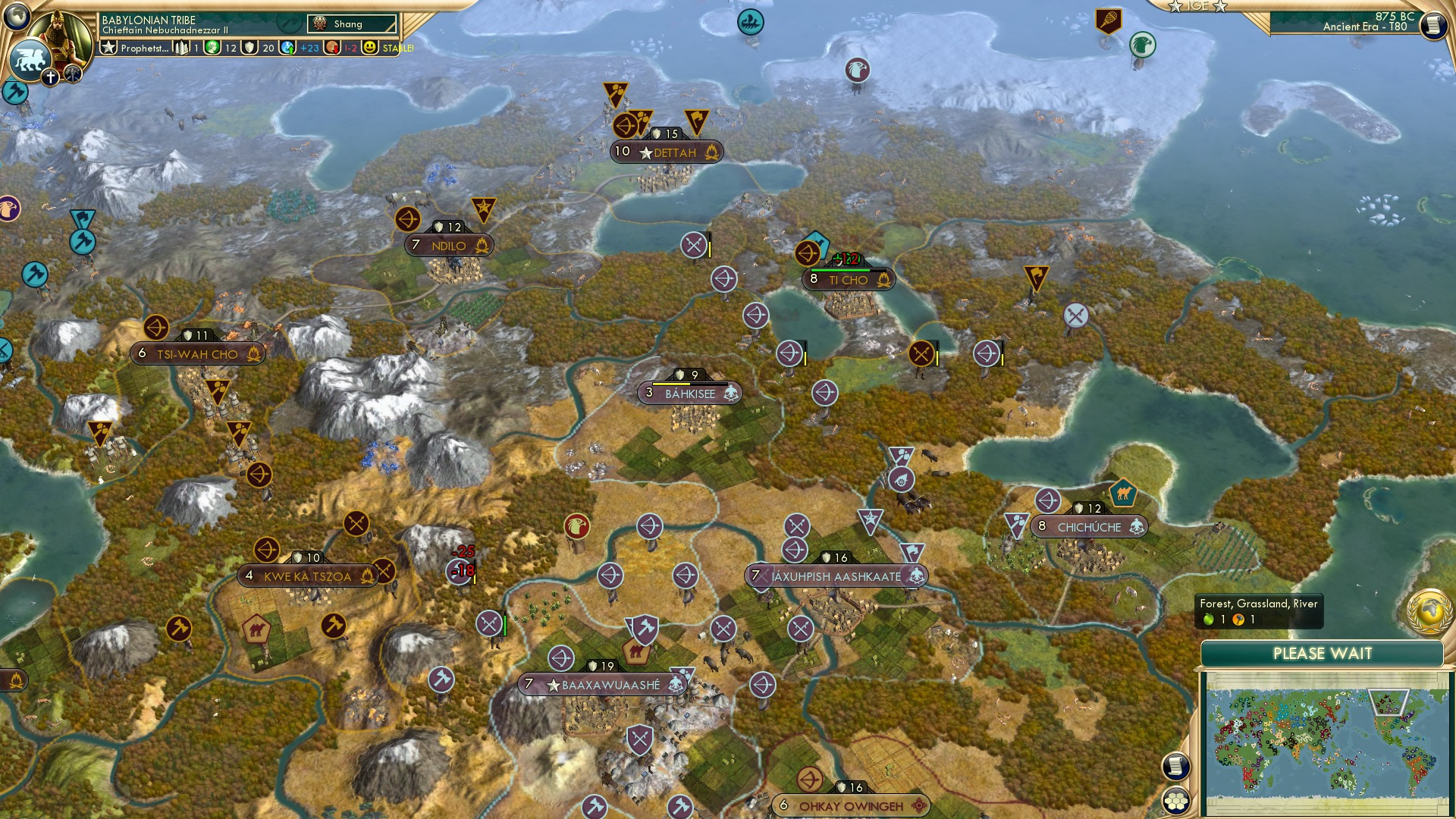This screenshot has width=1456, height=819.
Task: Open the IGE editor at the top center
Action: click(1197, 8)
